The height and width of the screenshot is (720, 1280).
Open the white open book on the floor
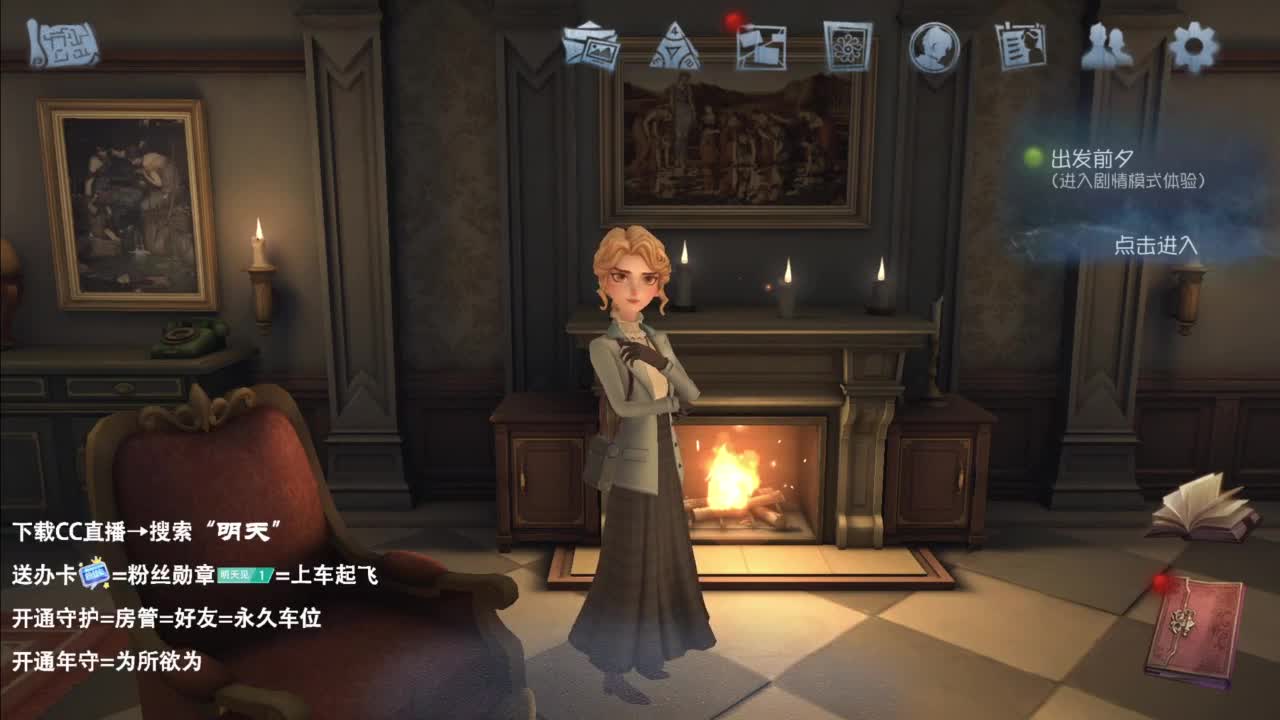coord(1203,513)
